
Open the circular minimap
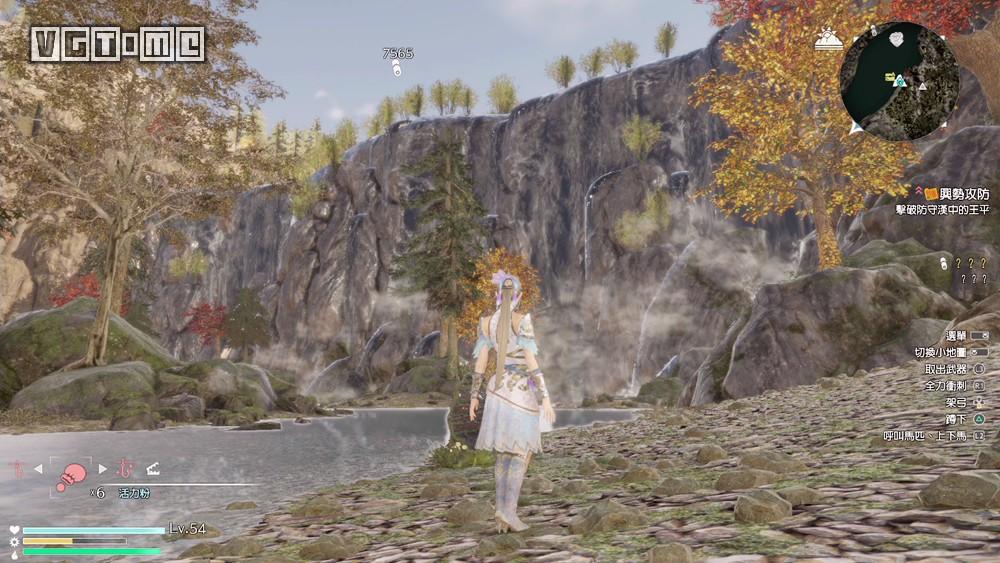(x=898, y=80)
